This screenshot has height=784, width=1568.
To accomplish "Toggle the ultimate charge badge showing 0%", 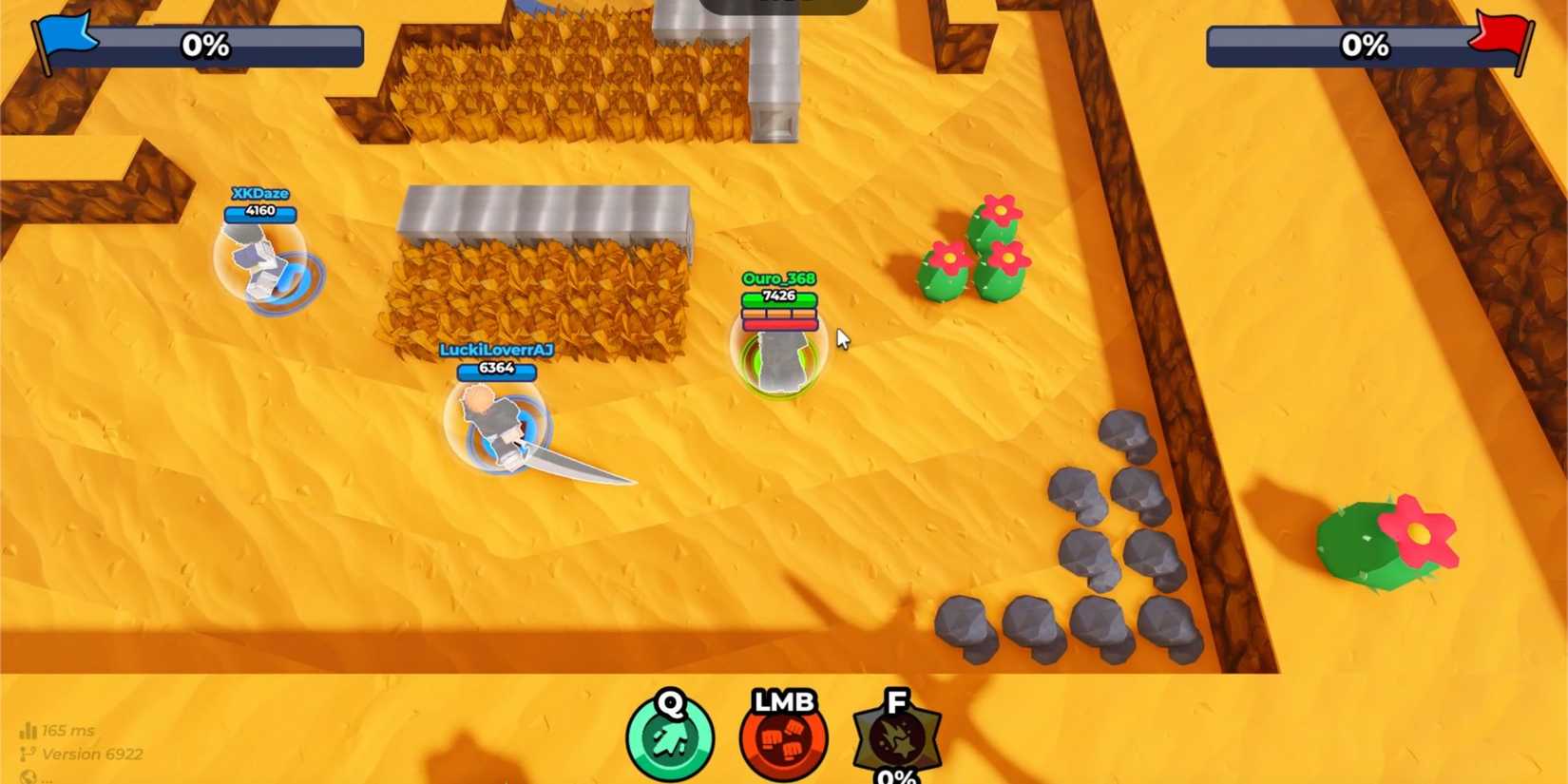I will point(894,775).
